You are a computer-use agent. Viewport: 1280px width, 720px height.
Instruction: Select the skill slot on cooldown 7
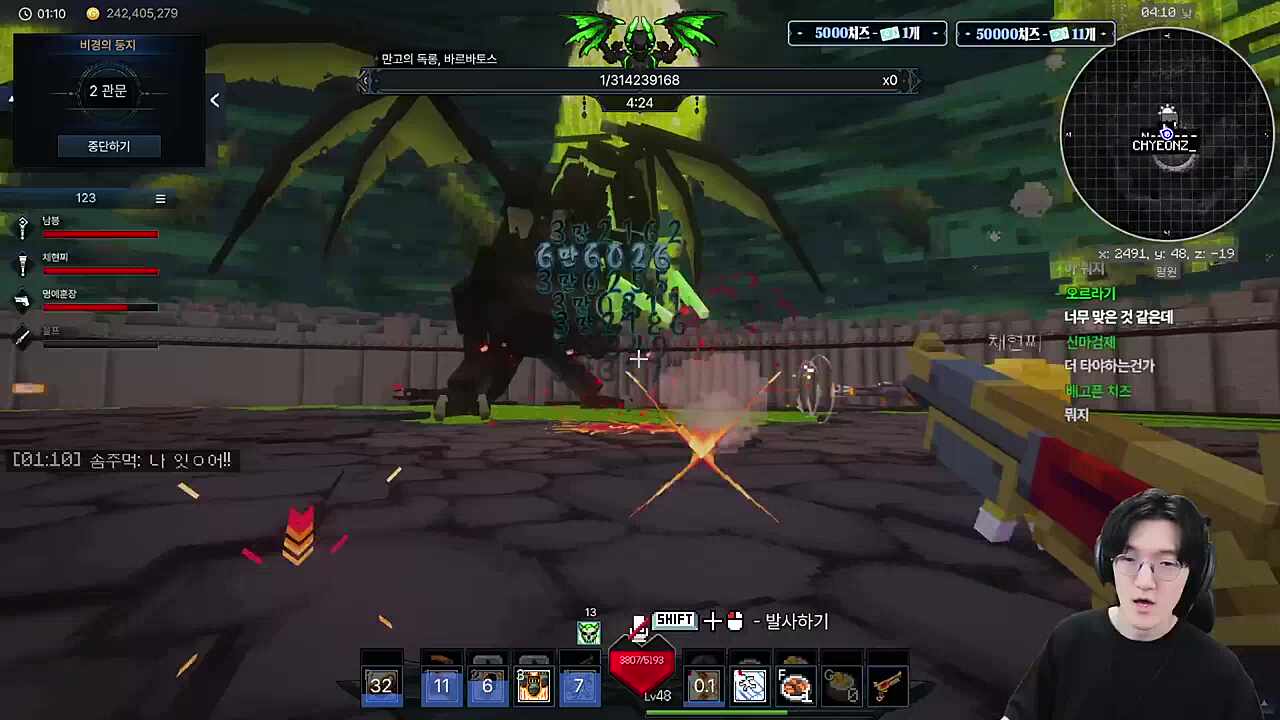tap(578, 685)
